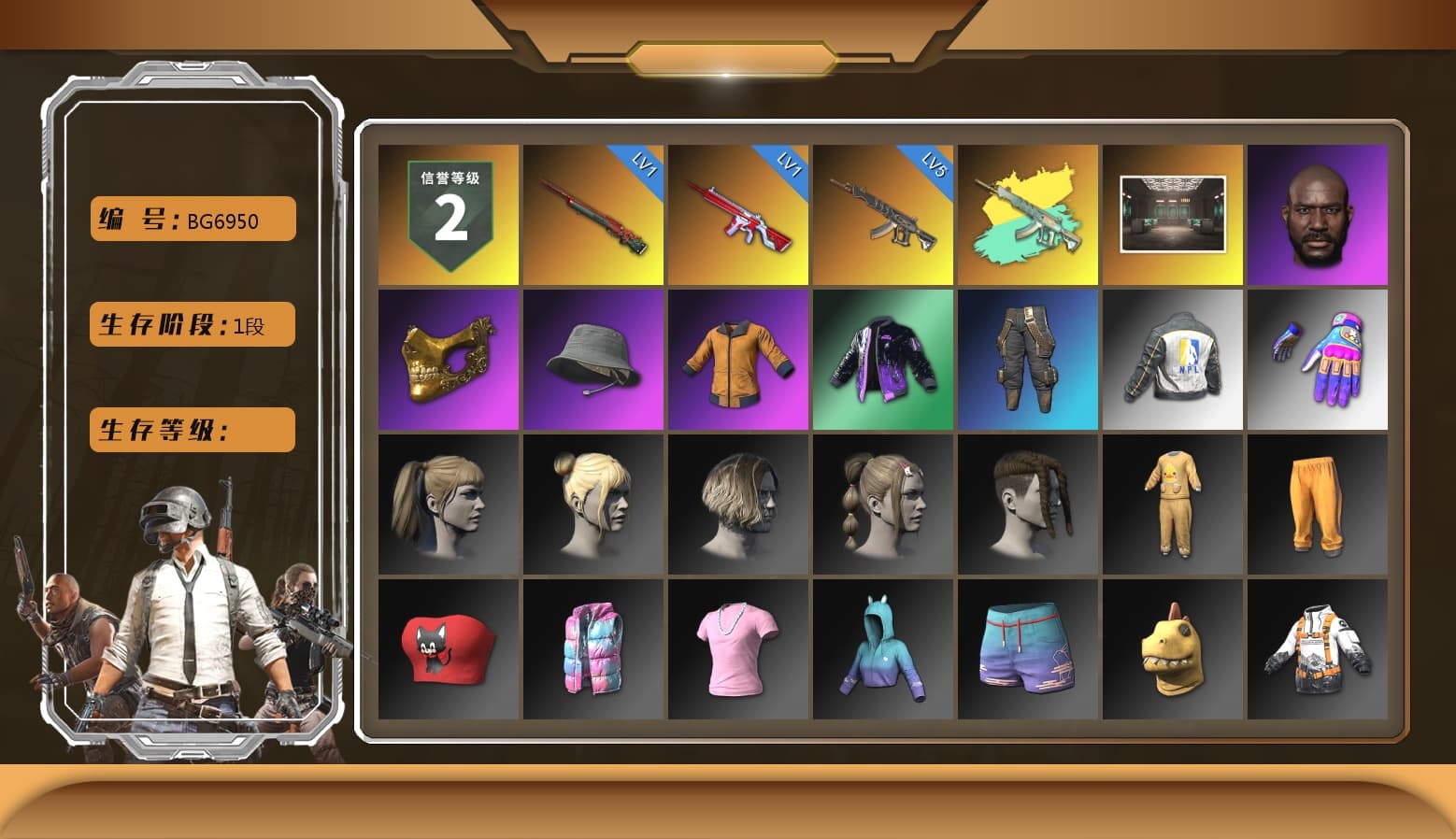
Task: Open the 生存等级 field
Action: (191, 430)
